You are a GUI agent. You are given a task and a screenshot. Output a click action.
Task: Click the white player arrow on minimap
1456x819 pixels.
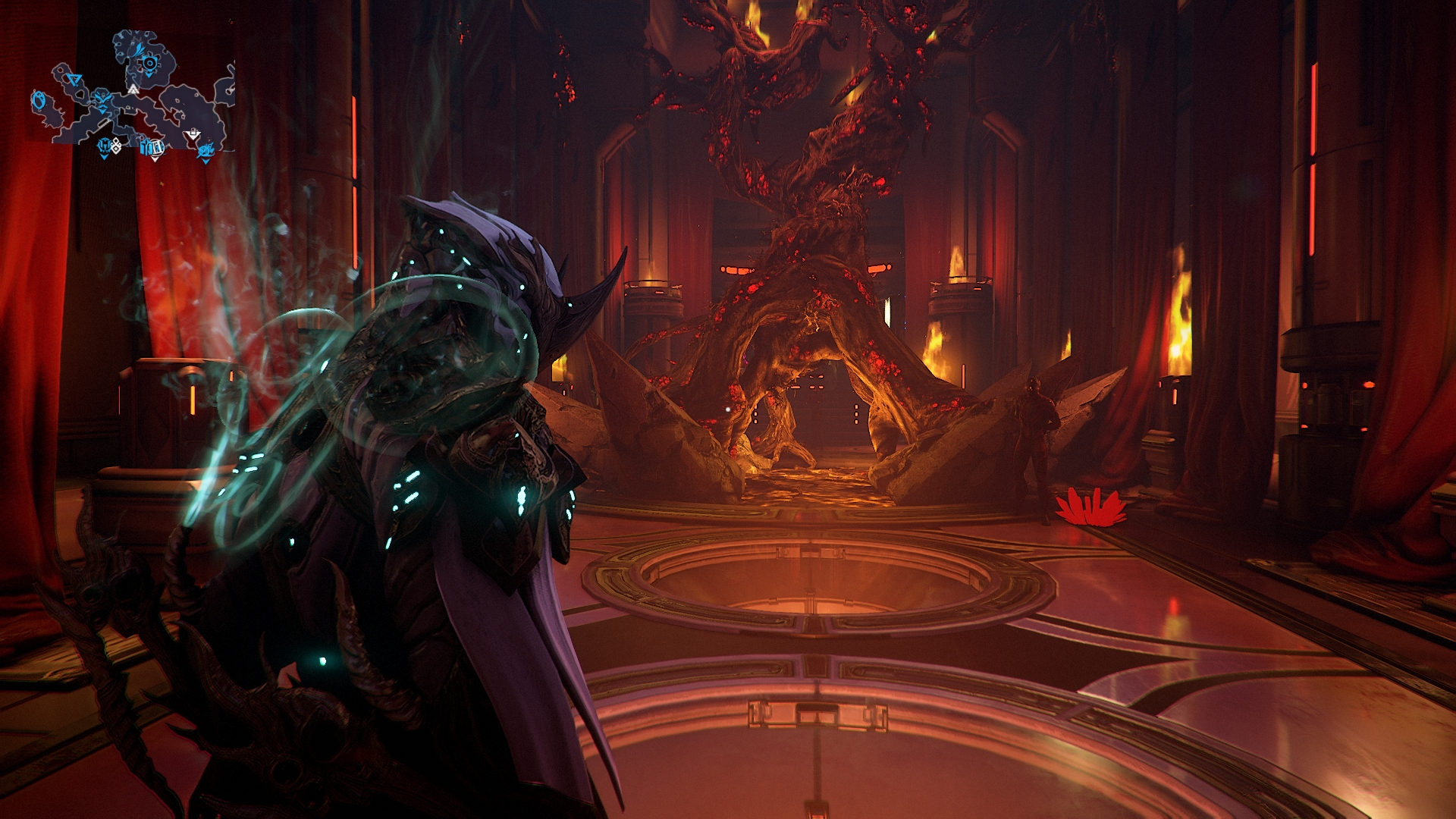click(x=133, y=89)
